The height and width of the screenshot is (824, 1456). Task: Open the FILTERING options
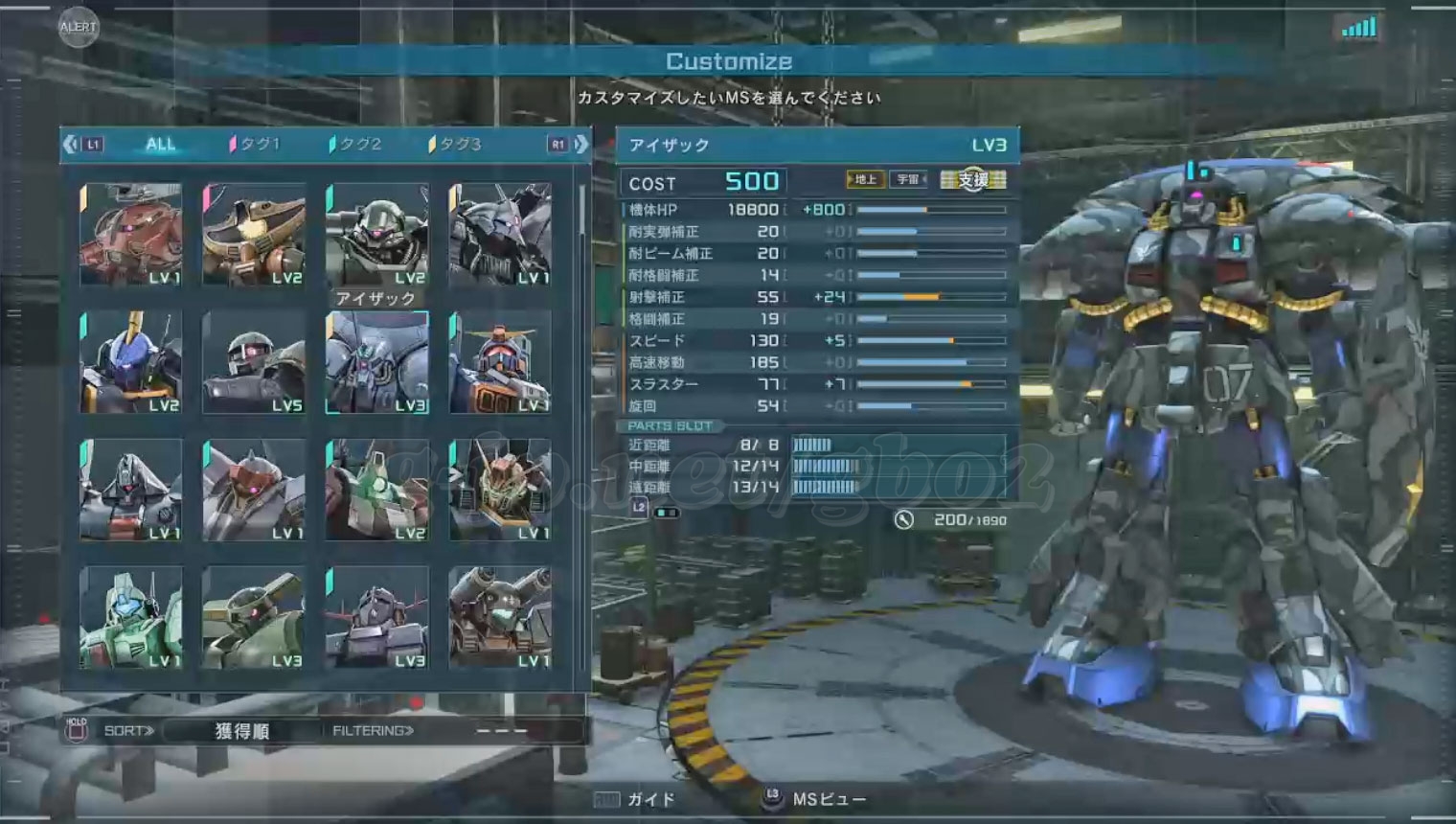pyautogui.click(x=374, y=731)
